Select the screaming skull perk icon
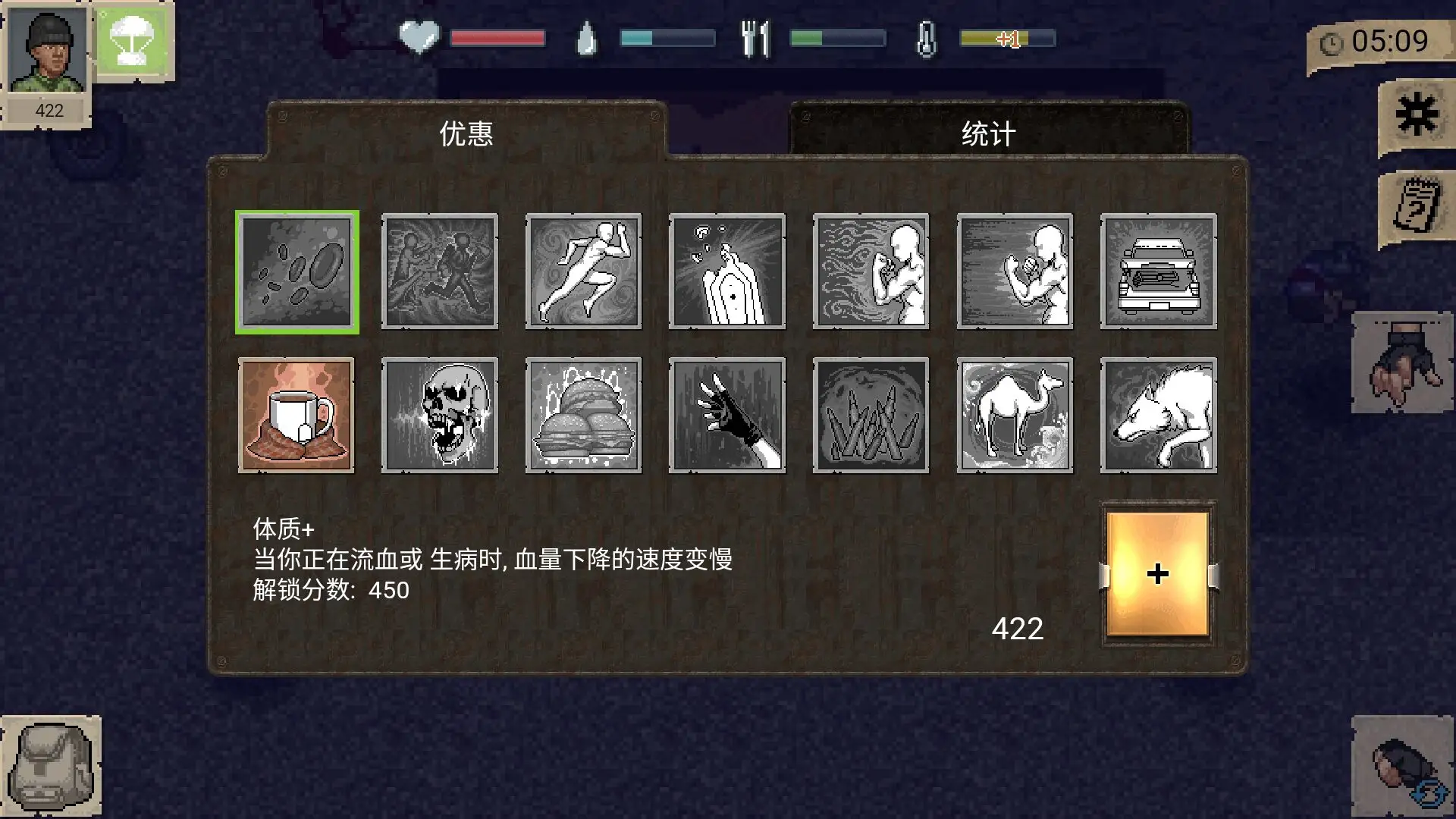 tap(440, 416)
